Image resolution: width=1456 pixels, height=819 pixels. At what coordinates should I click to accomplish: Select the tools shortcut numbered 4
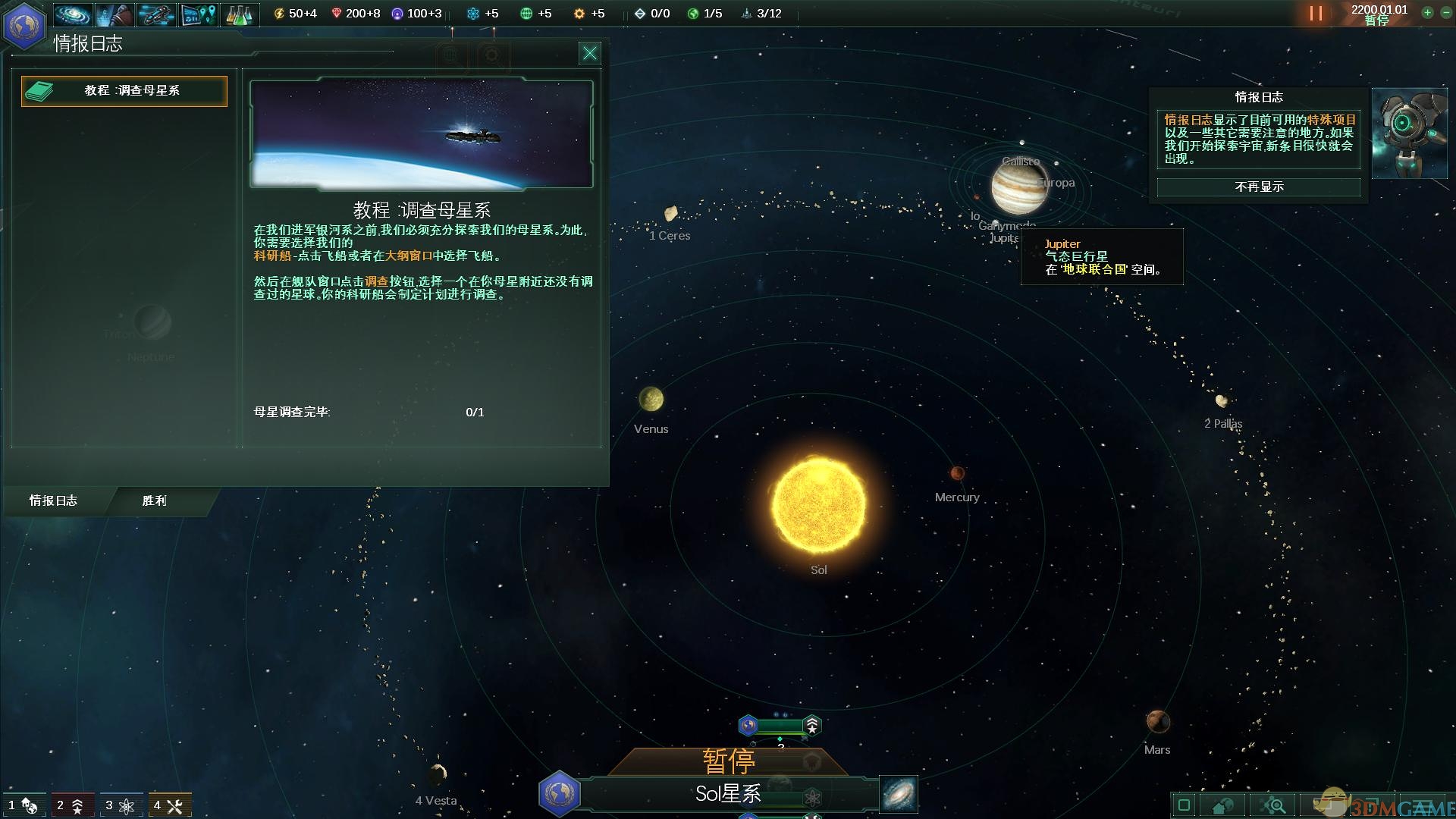point(171,805)
